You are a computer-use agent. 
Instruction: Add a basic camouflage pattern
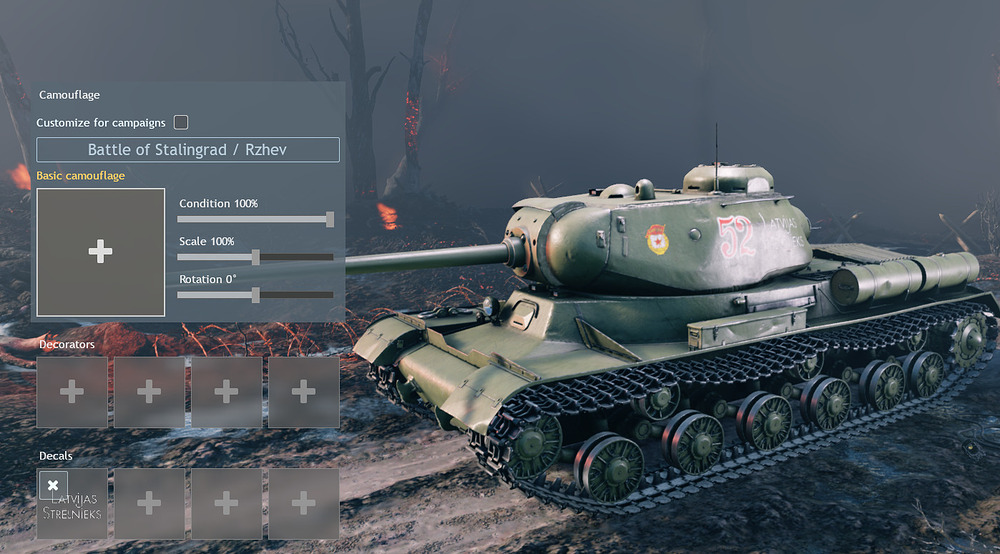[x=100, y=252]
